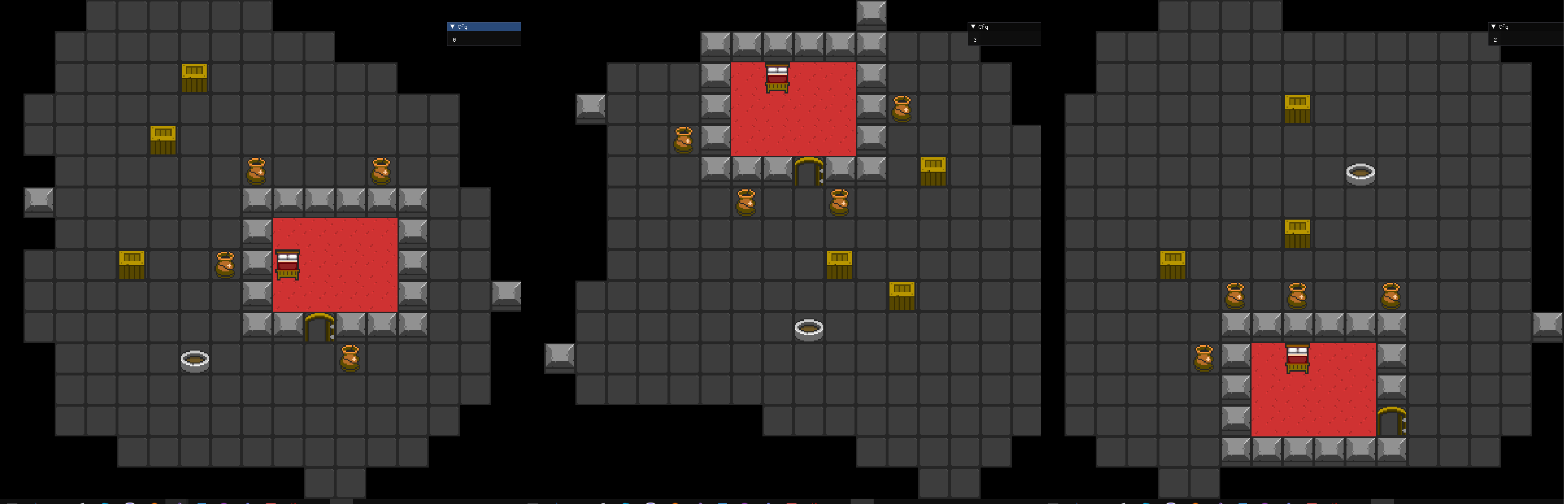Click the crate right of the center red room

click(x=933, y=171)
